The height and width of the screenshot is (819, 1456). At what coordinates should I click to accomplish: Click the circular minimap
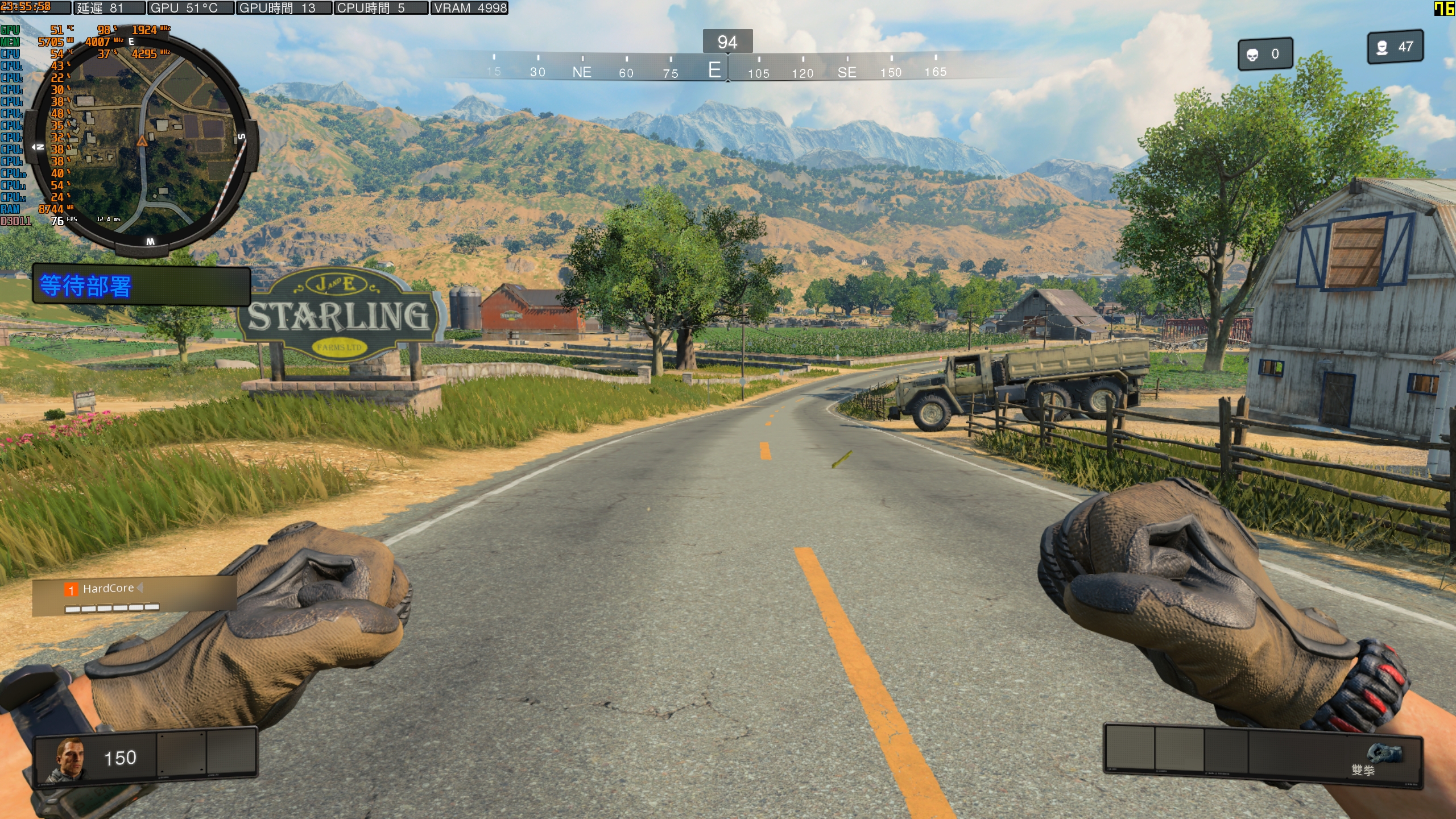pyautogui.click(x=142, y=141)
